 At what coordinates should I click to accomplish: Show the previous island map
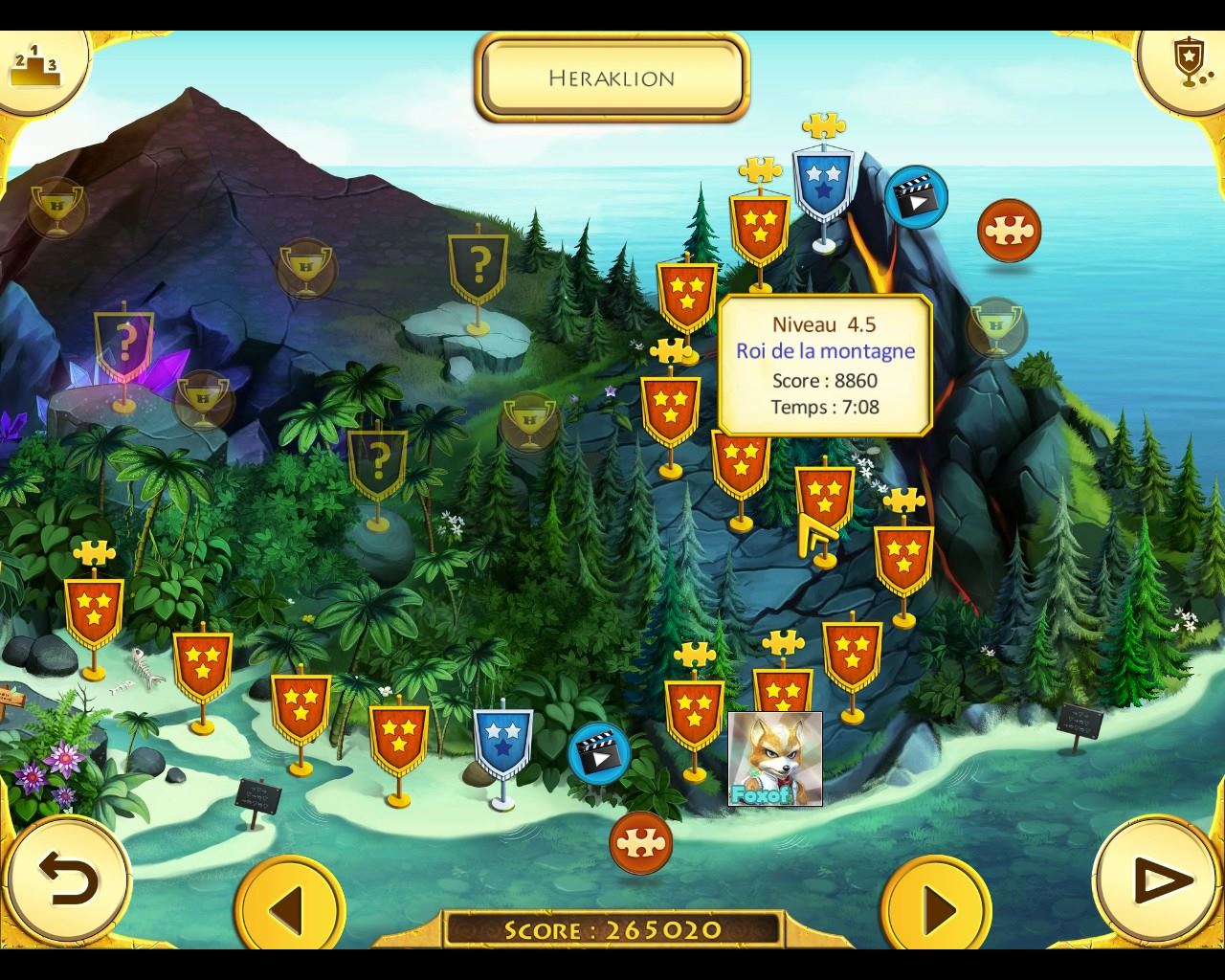288,906
